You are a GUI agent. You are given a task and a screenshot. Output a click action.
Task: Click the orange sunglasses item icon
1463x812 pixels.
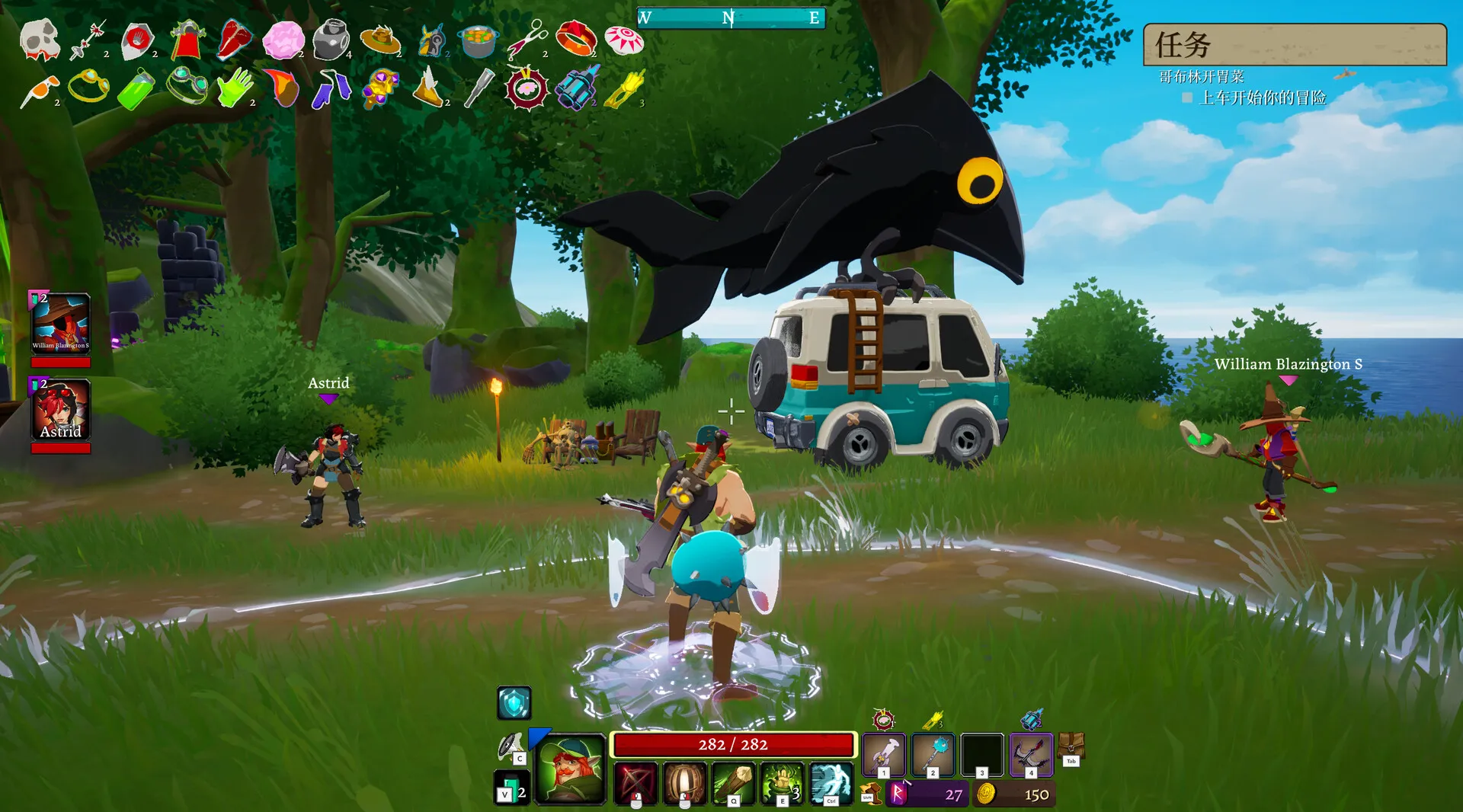coord(40,90)
